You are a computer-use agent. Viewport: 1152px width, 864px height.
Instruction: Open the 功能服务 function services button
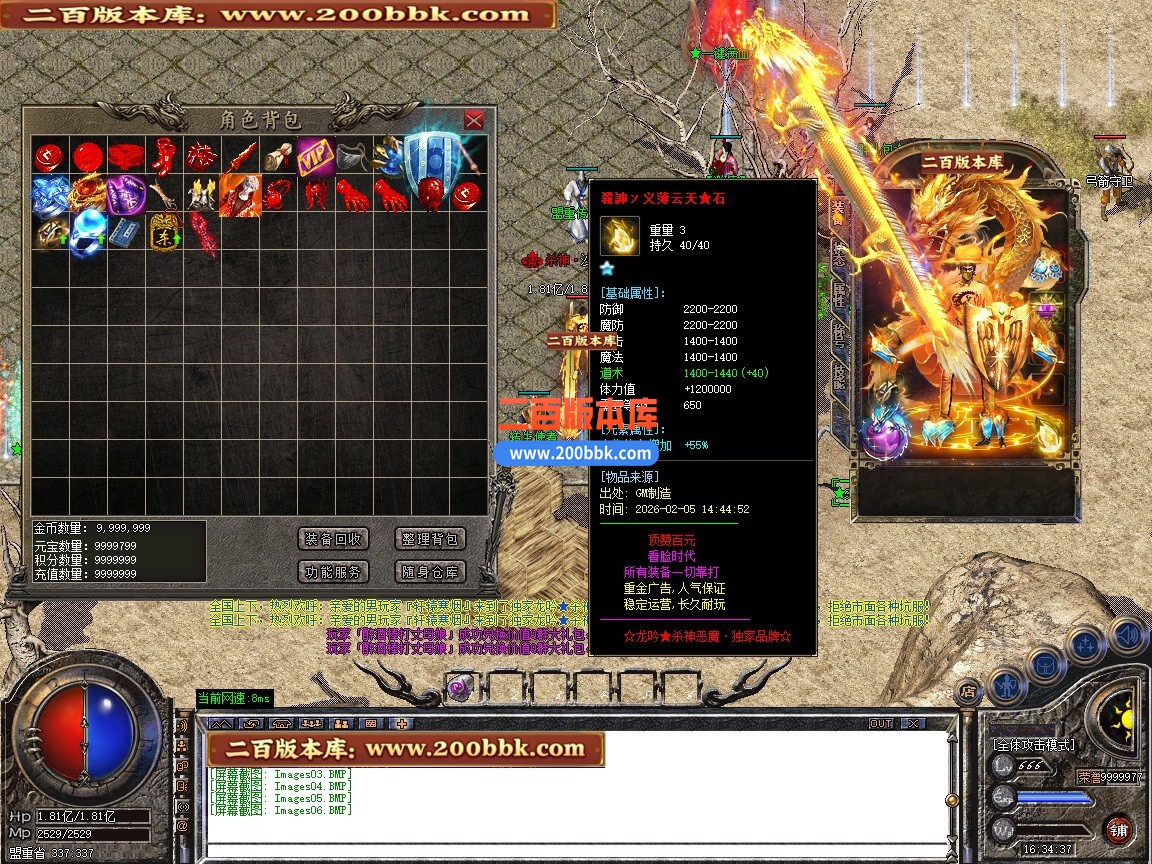334,572
